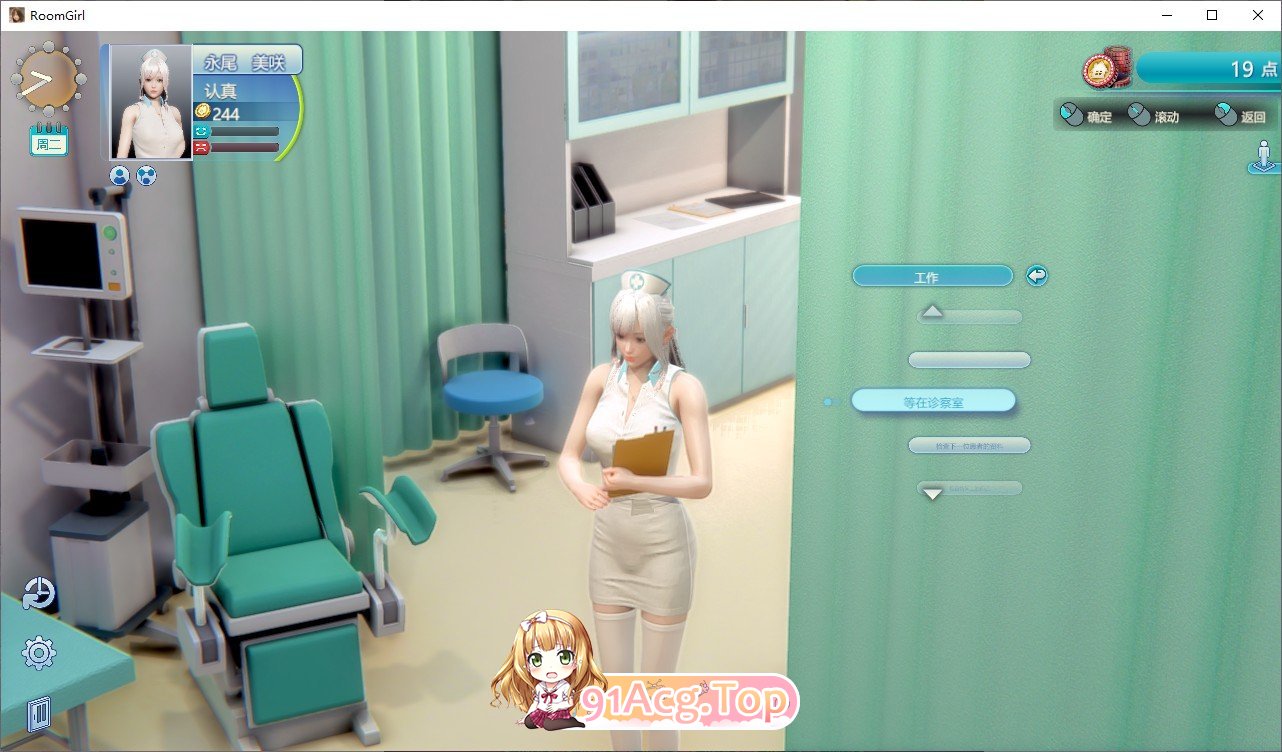Expand the down arrow below the patient option

pyautogui.click(x=932, y=493)
